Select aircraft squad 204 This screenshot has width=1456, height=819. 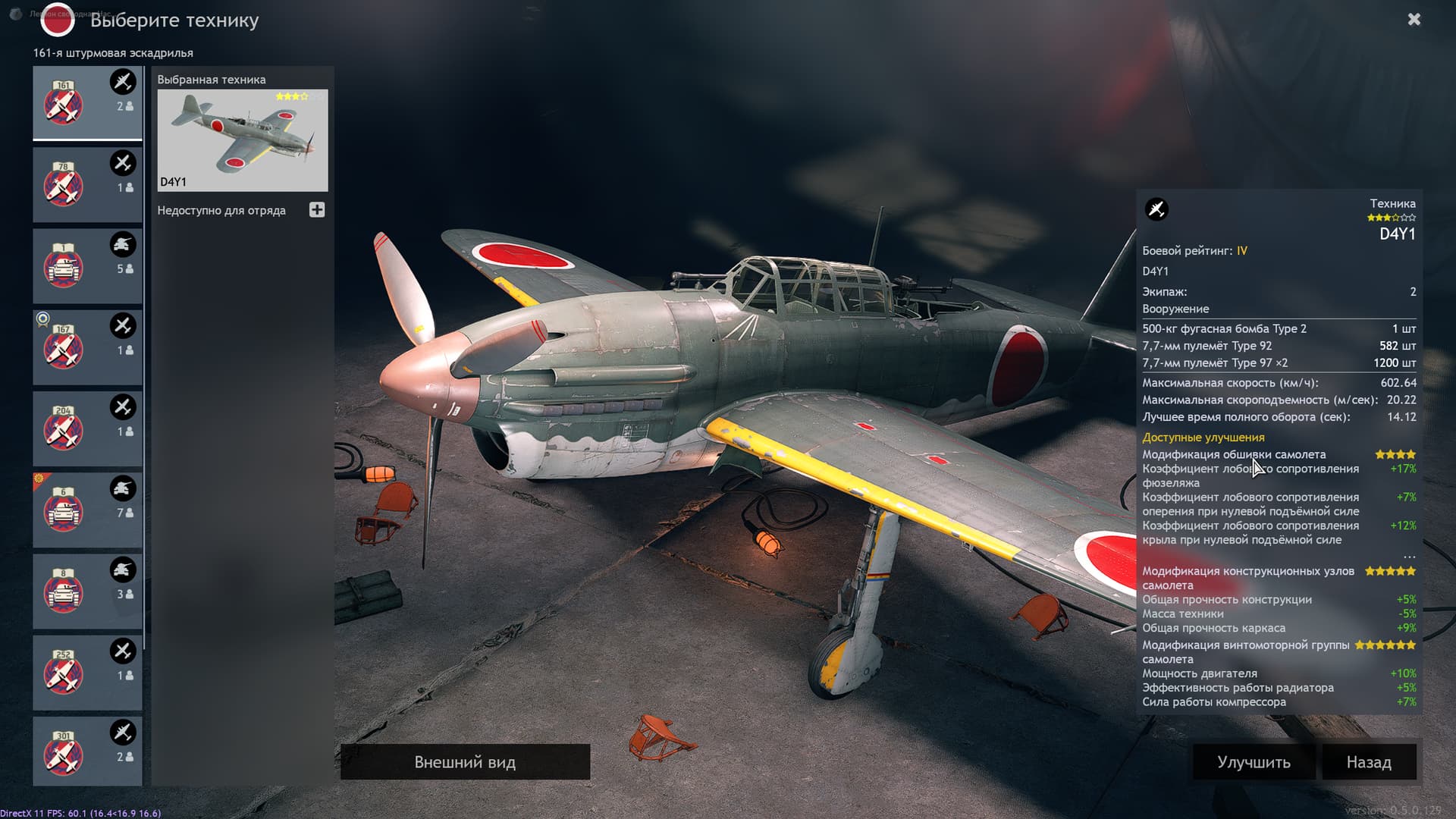(87, 428)
